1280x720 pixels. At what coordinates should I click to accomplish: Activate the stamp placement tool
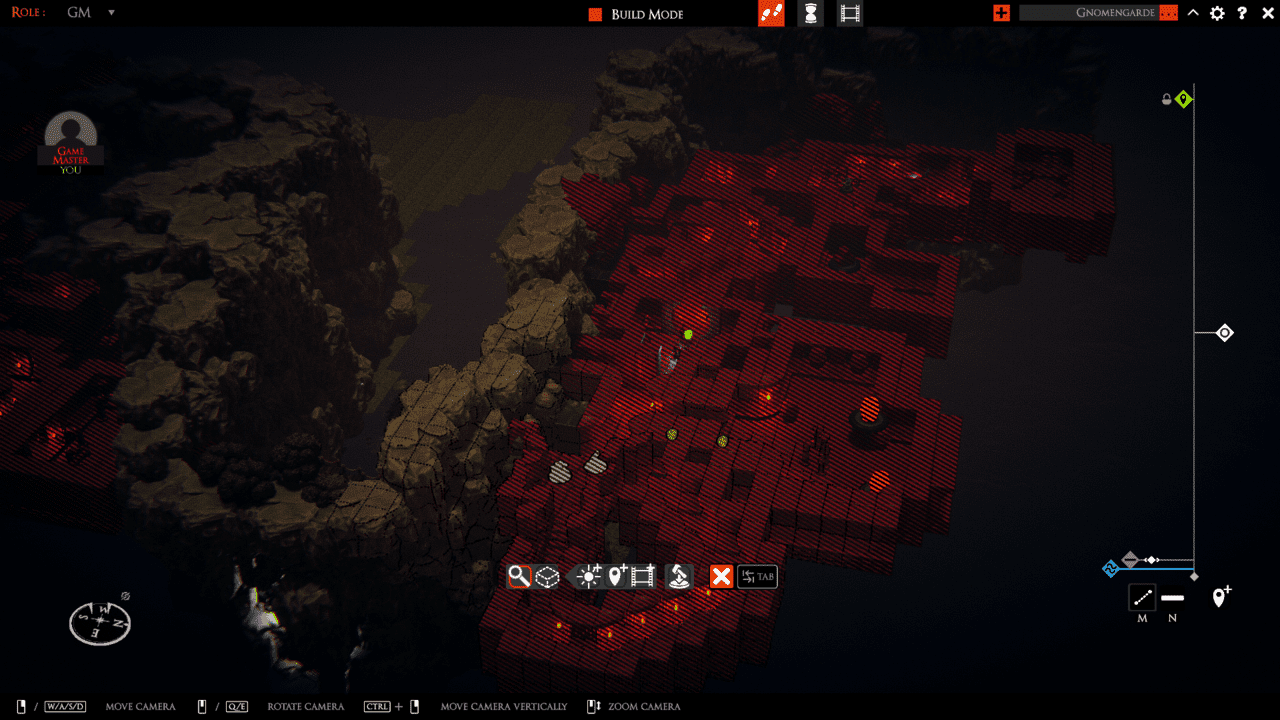(679, 577)
